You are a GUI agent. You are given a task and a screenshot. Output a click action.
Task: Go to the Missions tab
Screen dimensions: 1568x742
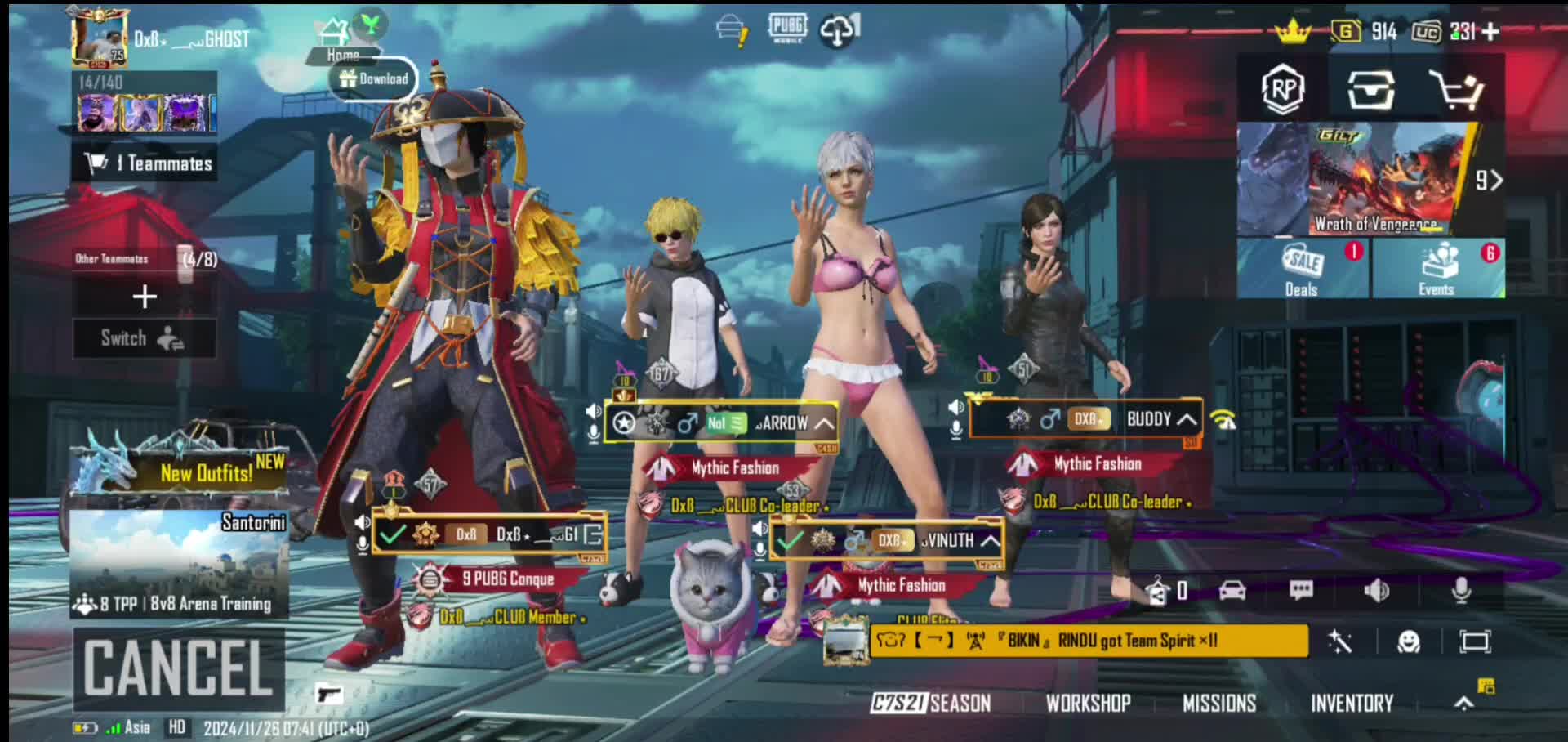click(1219, 703)
